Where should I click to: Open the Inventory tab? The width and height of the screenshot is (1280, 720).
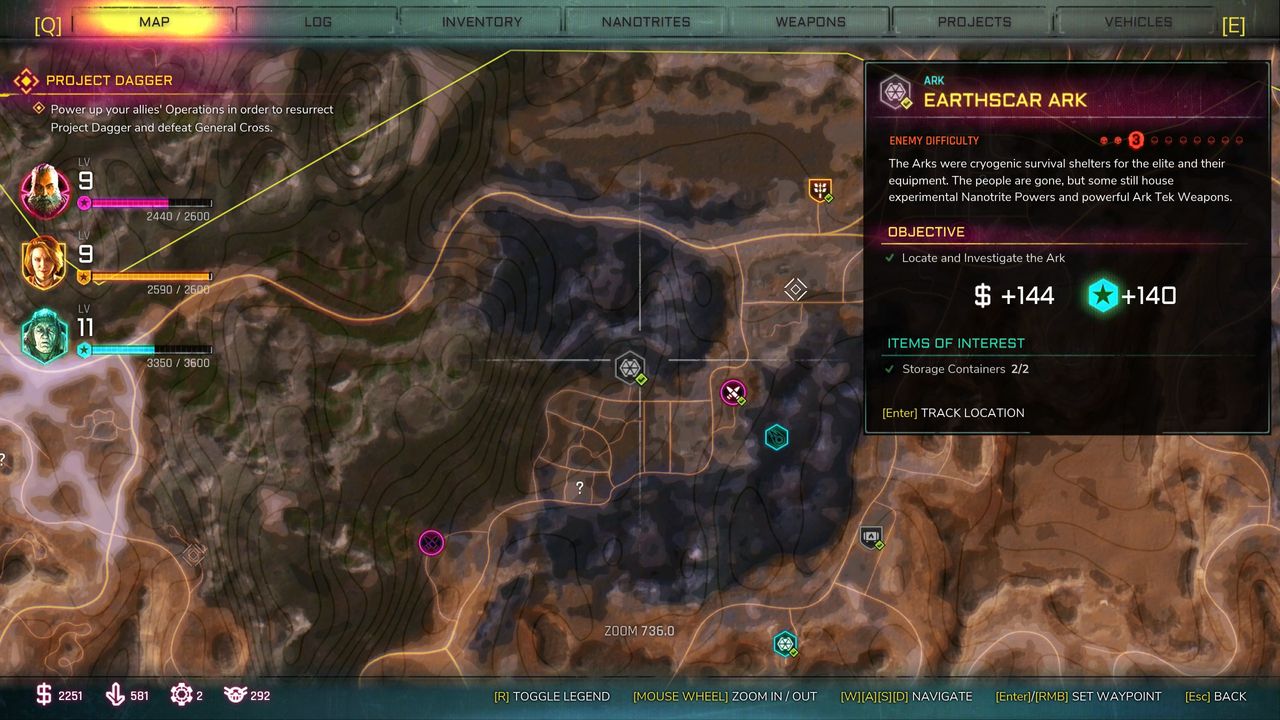click(482, 22)
